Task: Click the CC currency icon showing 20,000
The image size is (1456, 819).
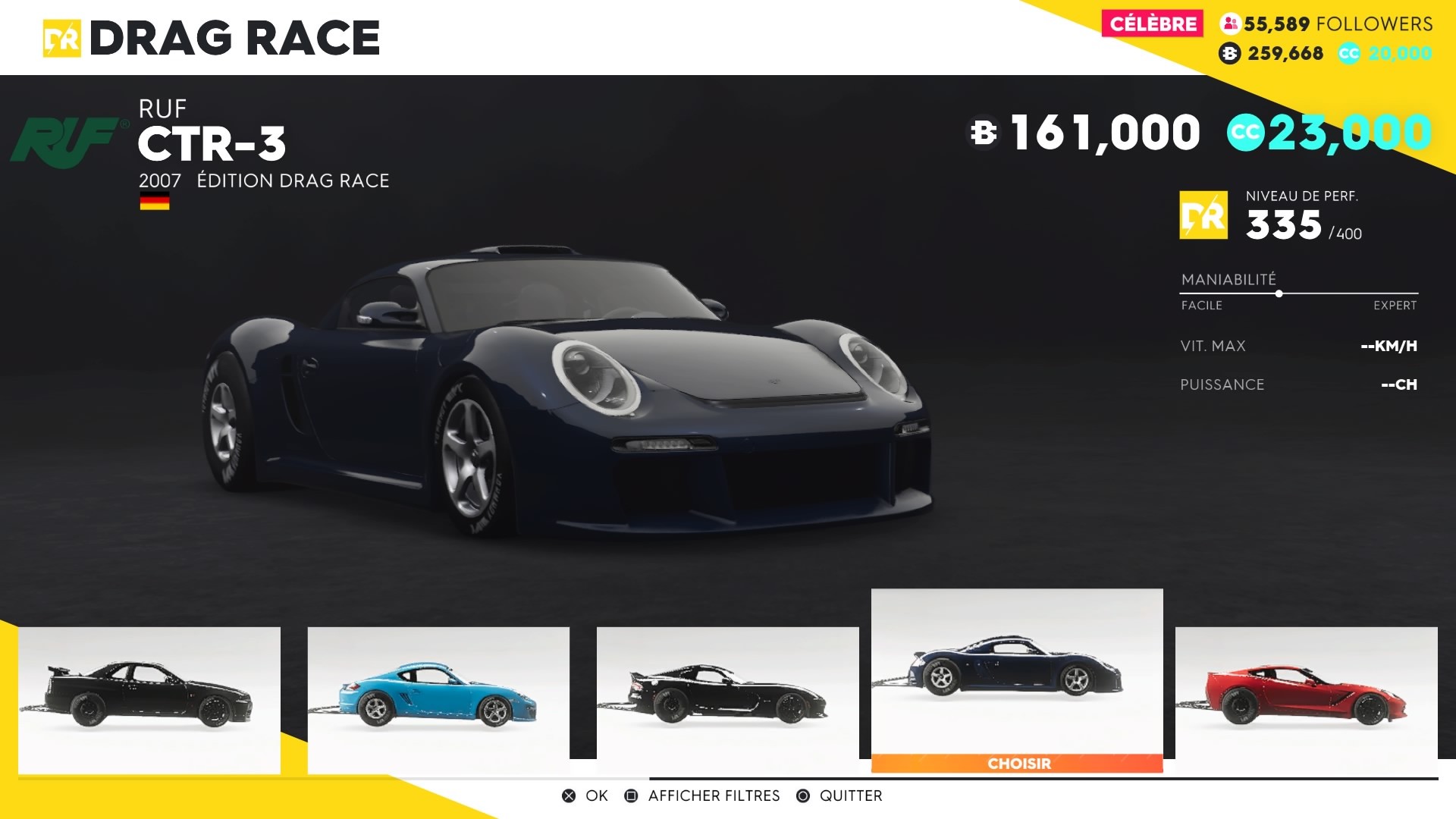Action: click(x=1350, y=53)
